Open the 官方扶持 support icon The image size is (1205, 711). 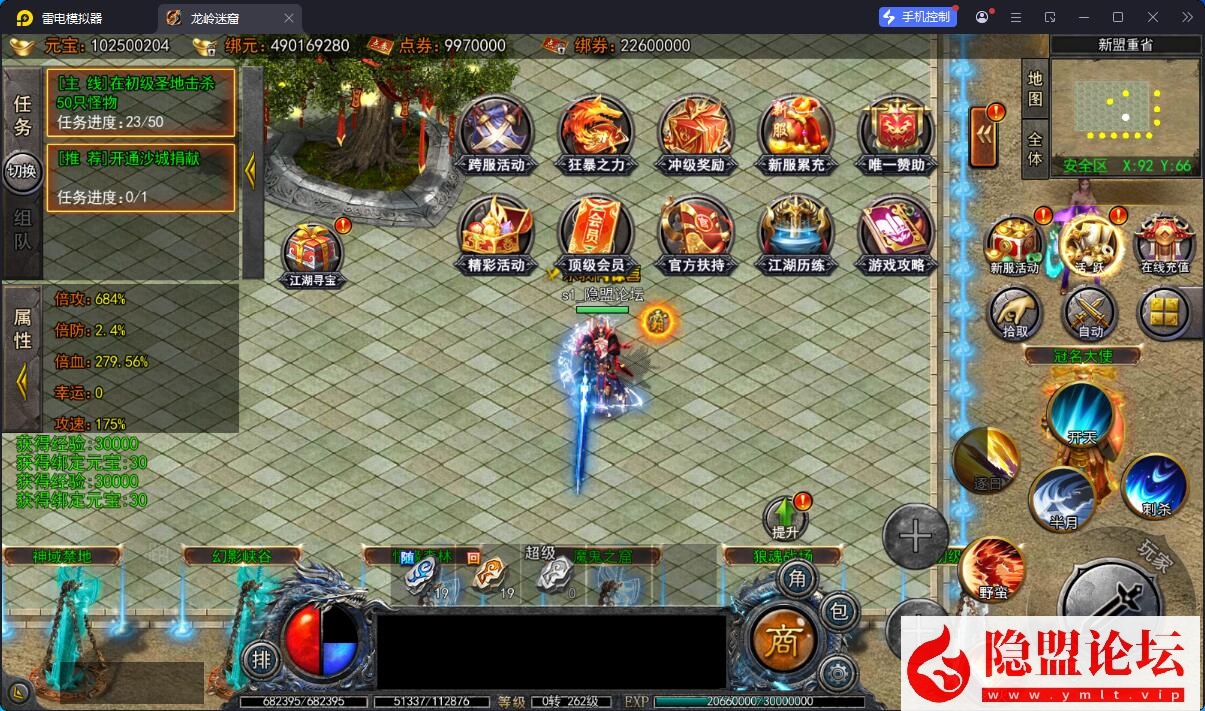click(x=696, y=234)
